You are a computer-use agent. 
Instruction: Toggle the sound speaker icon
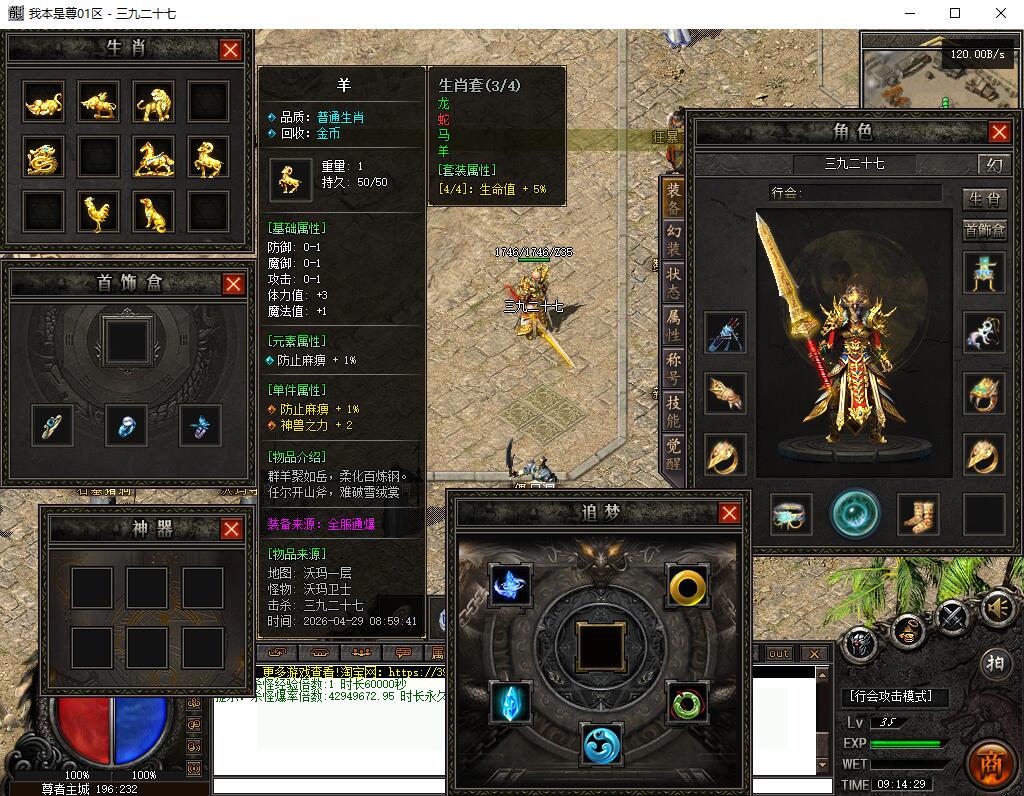[995, 607]
